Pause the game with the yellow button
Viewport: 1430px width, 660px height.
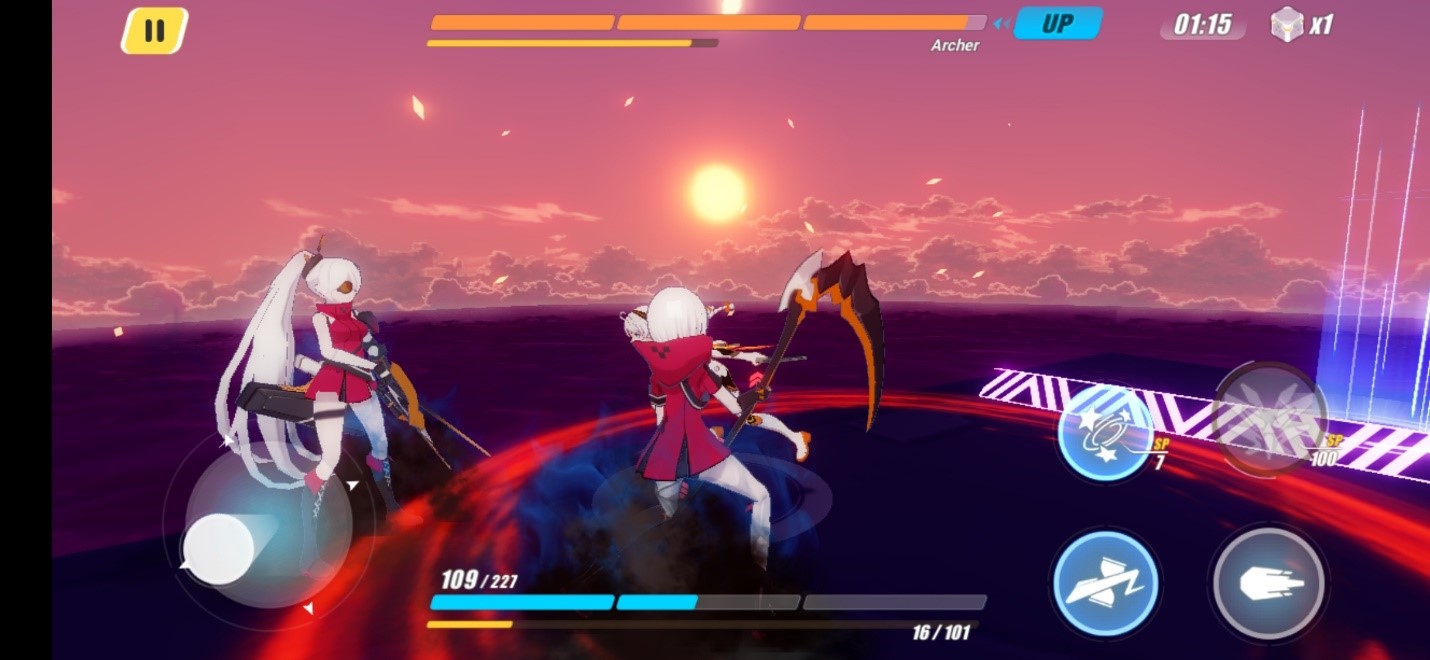tap(154, 31)
